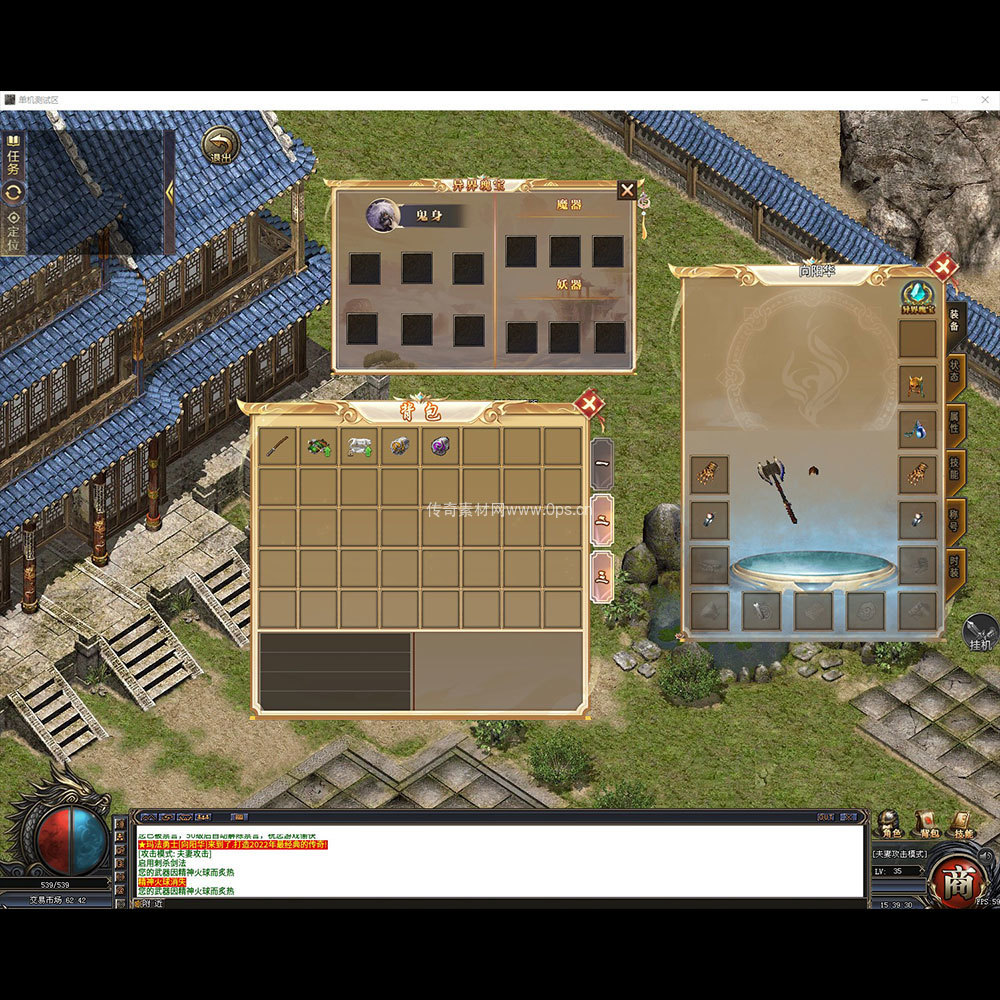Image resolution: width=1000 pixels, height=1000 pixels.
Task: Open the 状态 status tab
Action: 955,377
